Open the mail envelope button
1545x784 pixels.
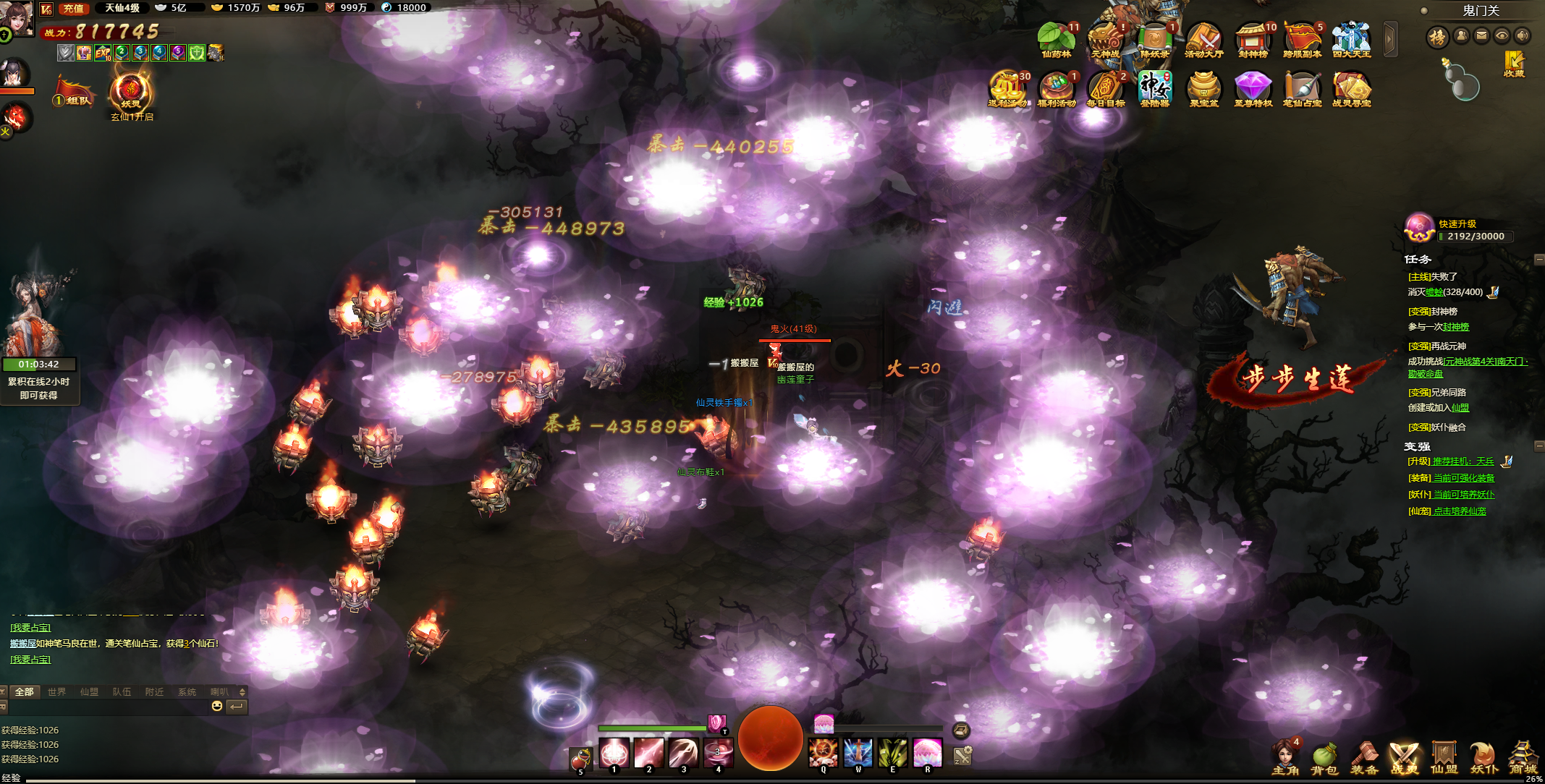point(1481,35)
